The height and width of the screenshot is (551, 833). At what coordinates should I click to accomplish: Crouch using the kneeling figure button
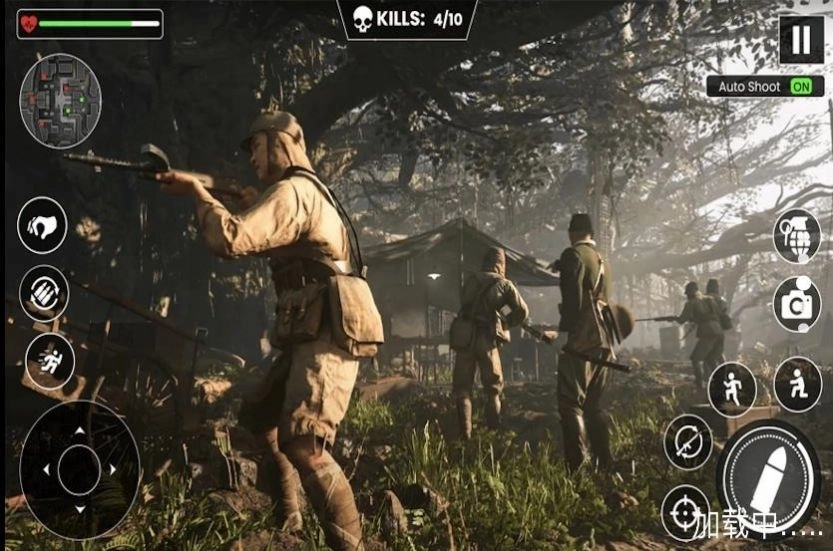797,384
